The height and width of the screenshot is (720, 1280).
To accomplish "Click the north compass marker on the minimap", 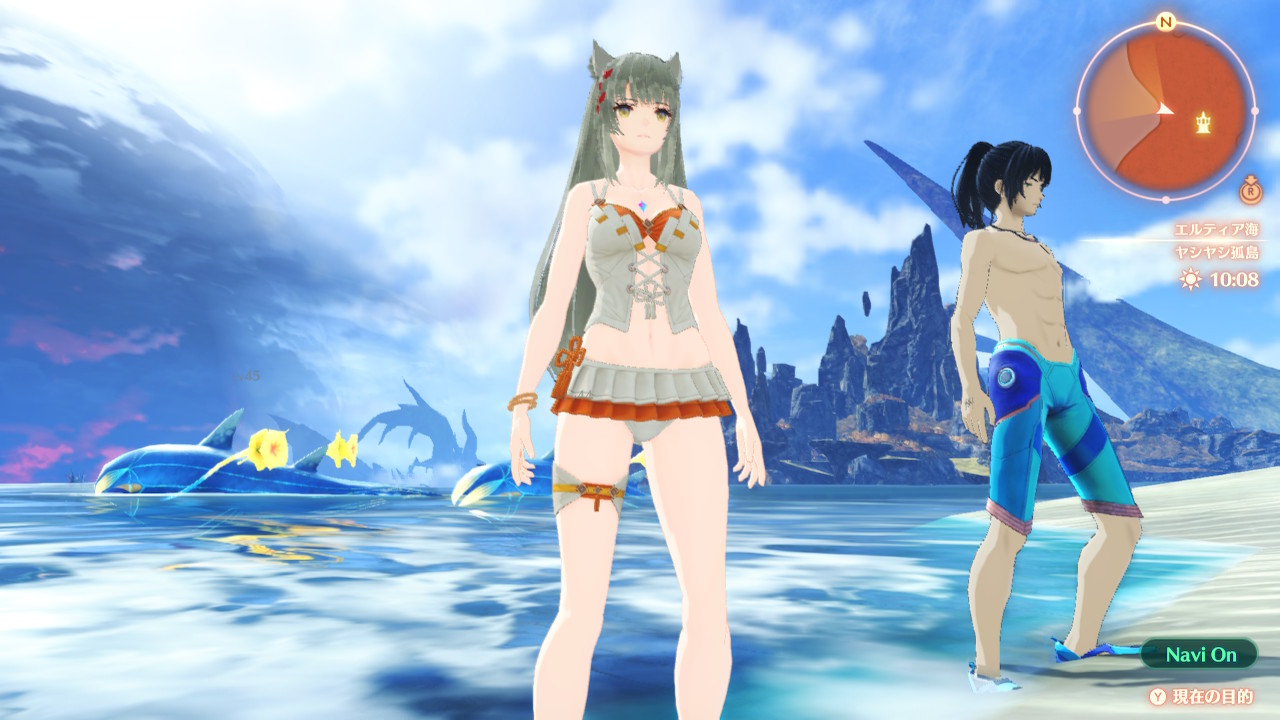I will click(1165, 21).
